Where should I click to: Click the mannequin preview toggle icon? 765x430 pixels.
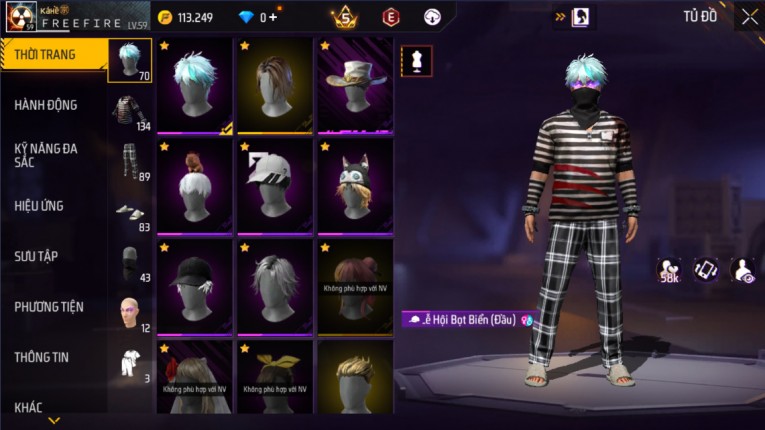point(416,60)
